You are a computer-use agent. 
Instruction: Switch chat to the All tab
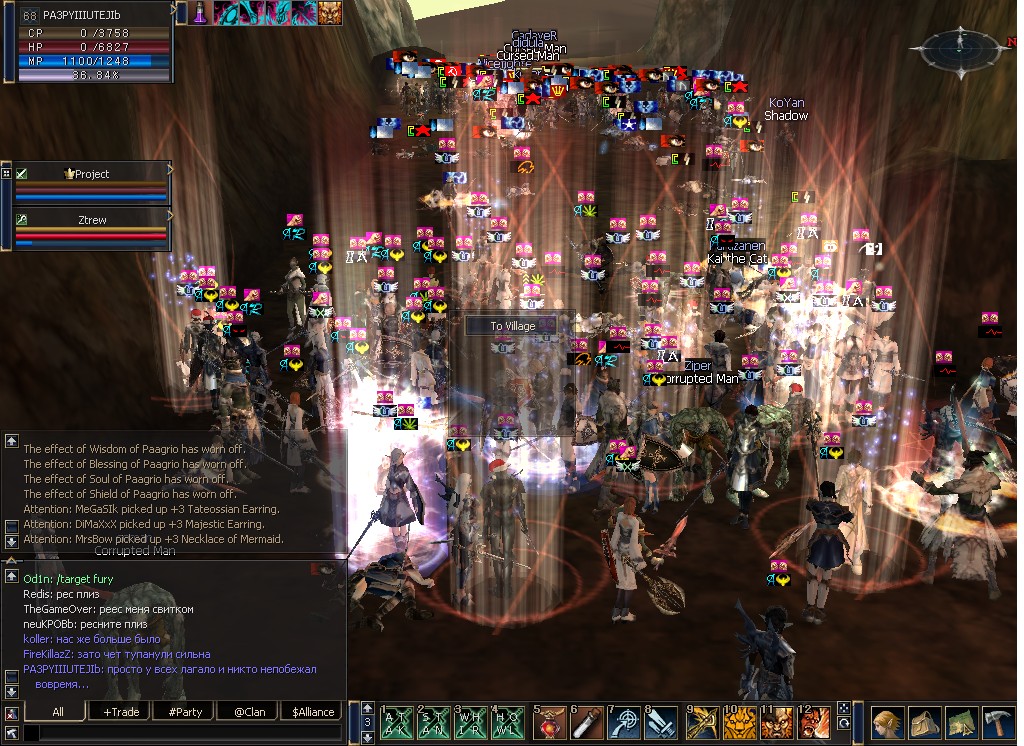(57, 711)
